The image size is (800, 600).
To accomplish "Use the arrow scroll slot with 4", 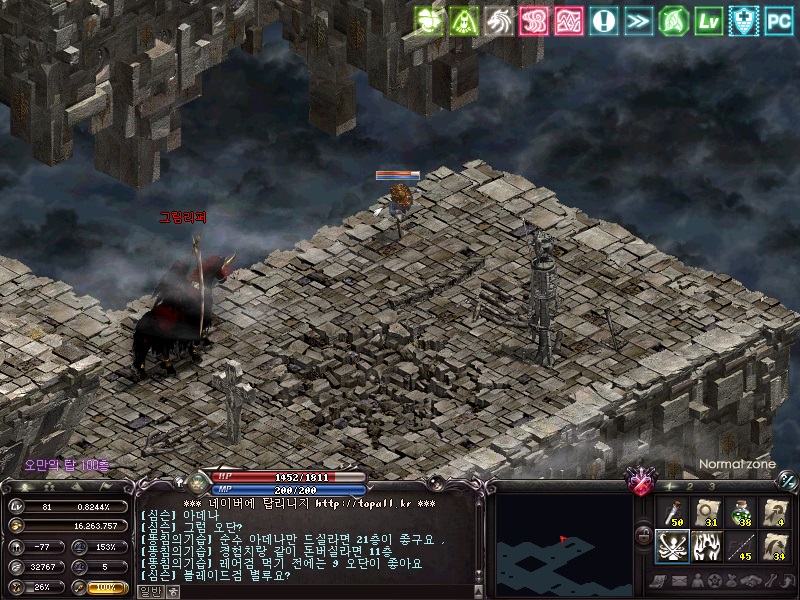I will 776,513.
